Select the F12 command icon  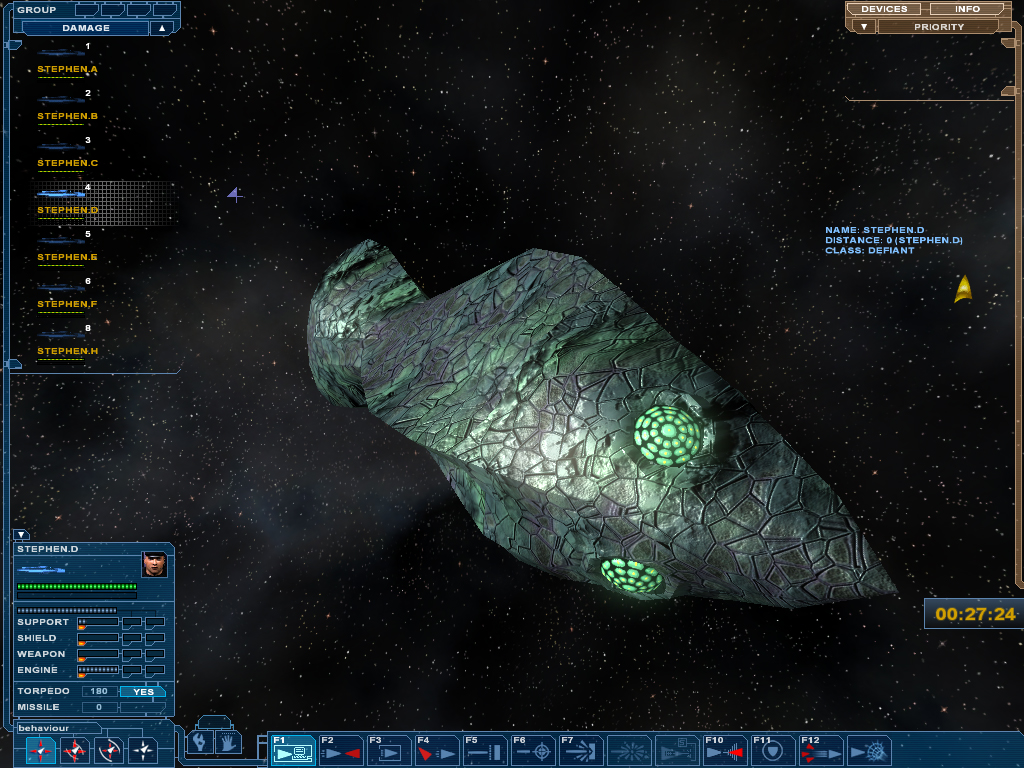point(821,750)
